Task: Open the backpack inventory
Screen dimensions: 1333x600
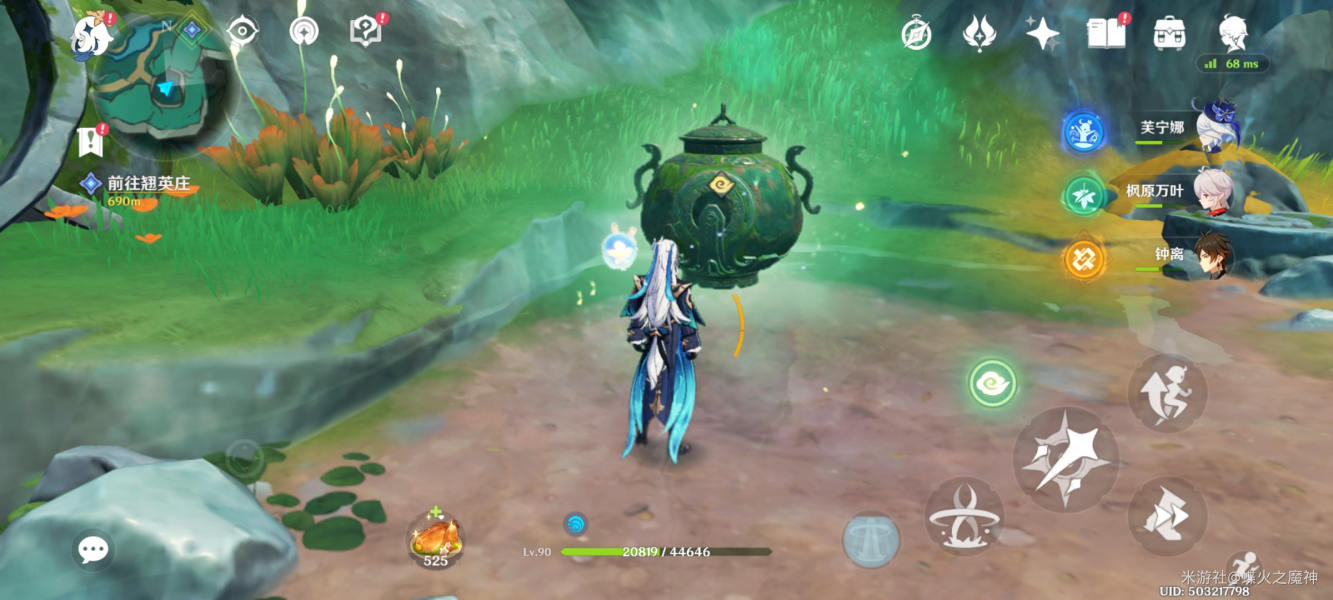Action: coord(1169,34)
